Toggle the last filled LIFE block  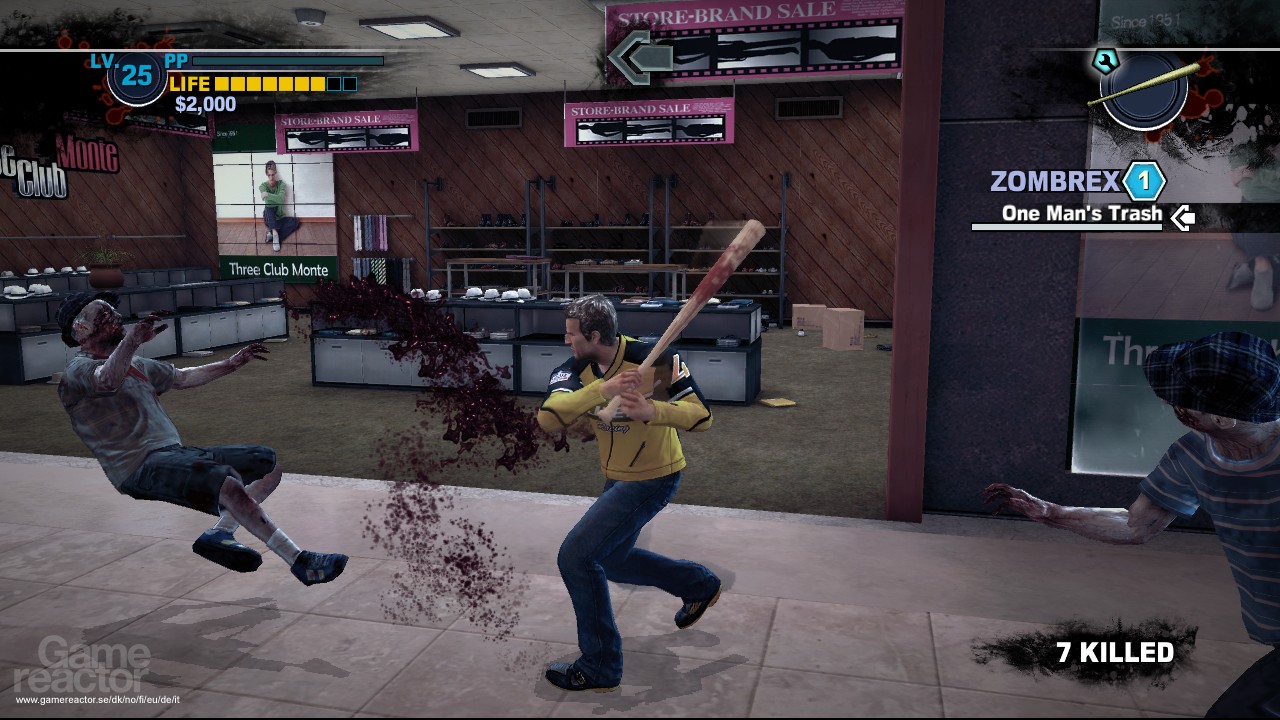[316, 83]
